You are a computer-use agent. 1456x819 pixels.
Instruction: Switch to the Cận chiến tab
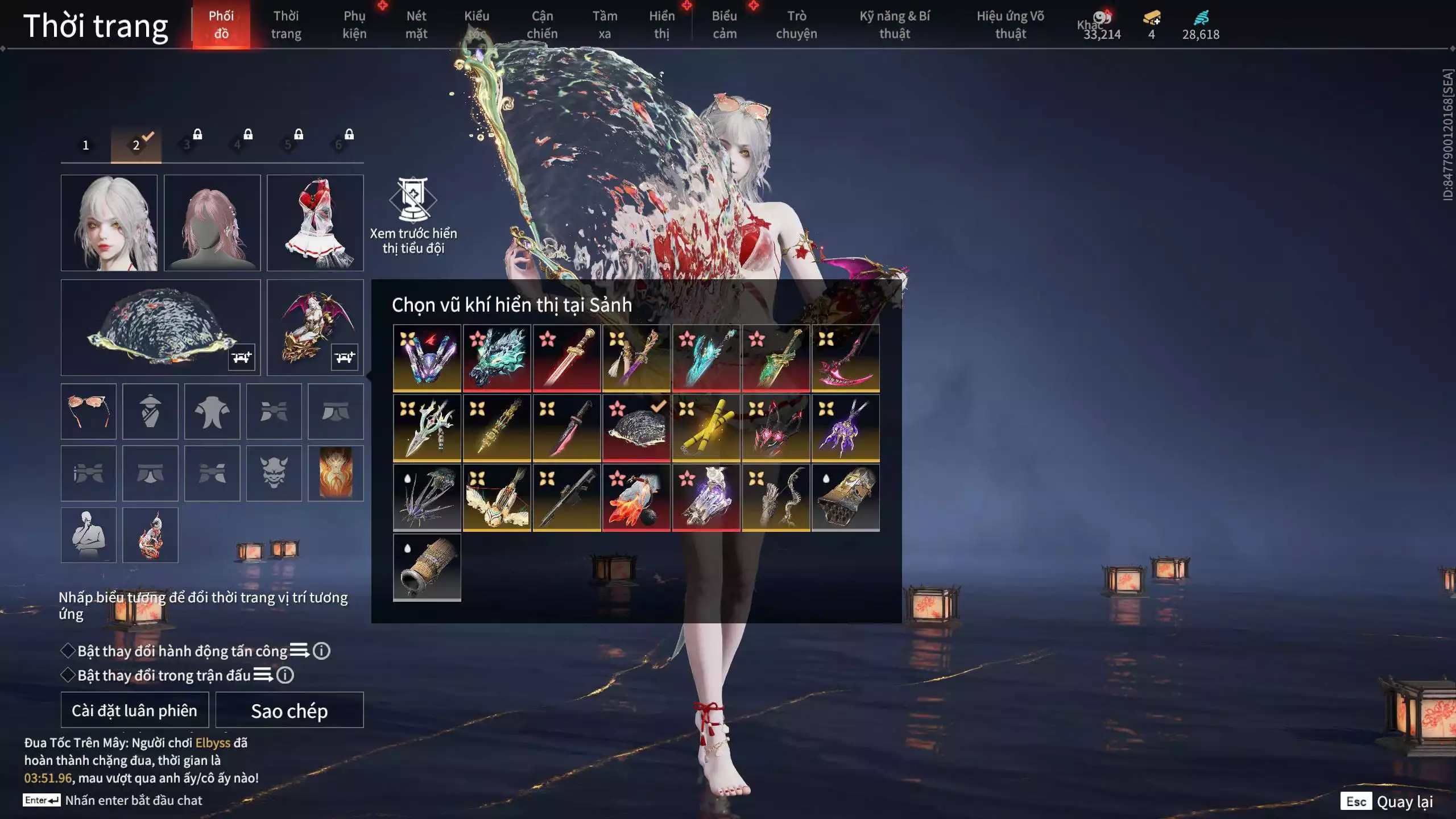coord(541,25)
